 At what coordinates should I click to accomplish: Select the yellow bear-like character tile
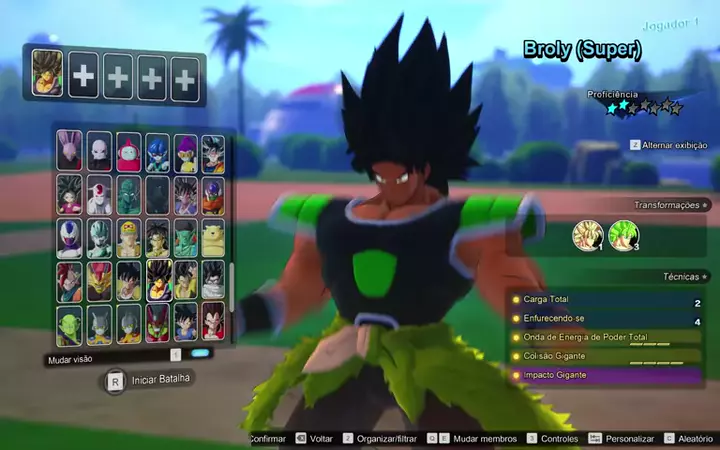pyautogui.click(x=213, y=239)
